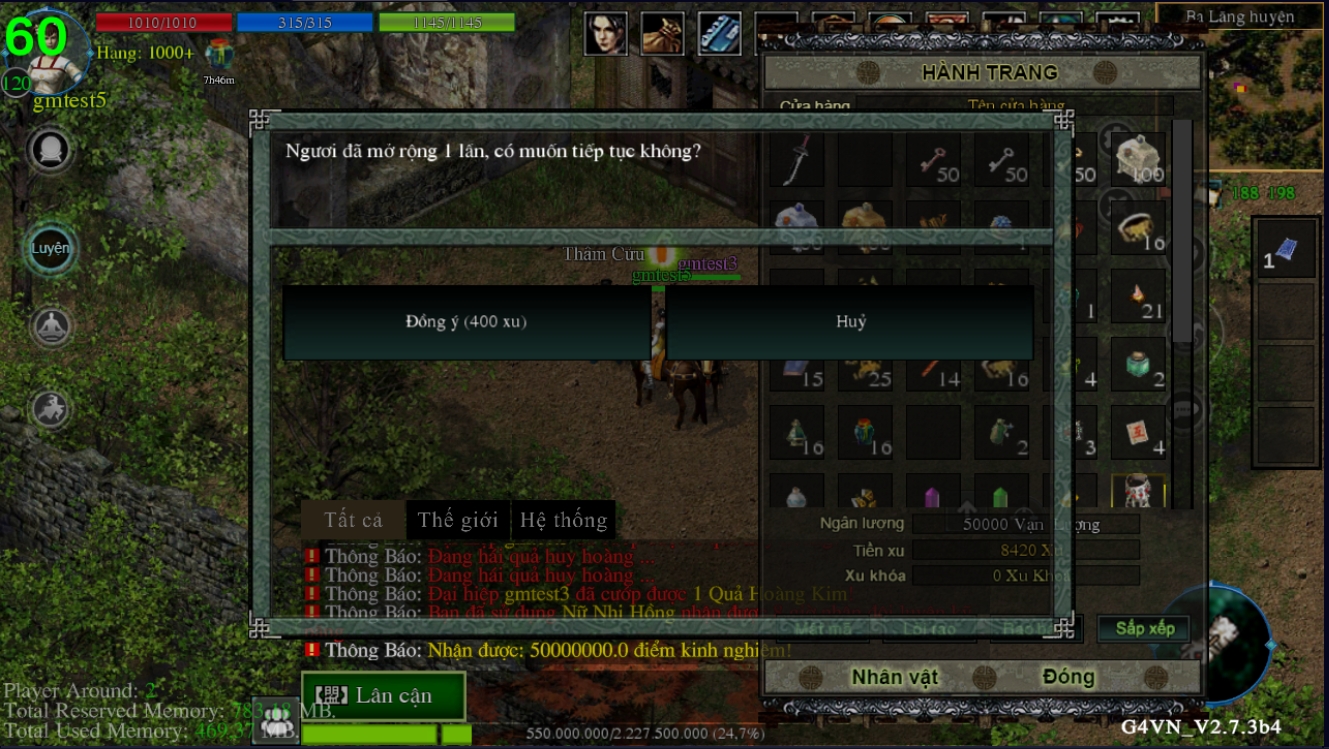1329x749 pixels.
Task: Show the Hệ thống chat tab
Action: click(x=563, y=520)
